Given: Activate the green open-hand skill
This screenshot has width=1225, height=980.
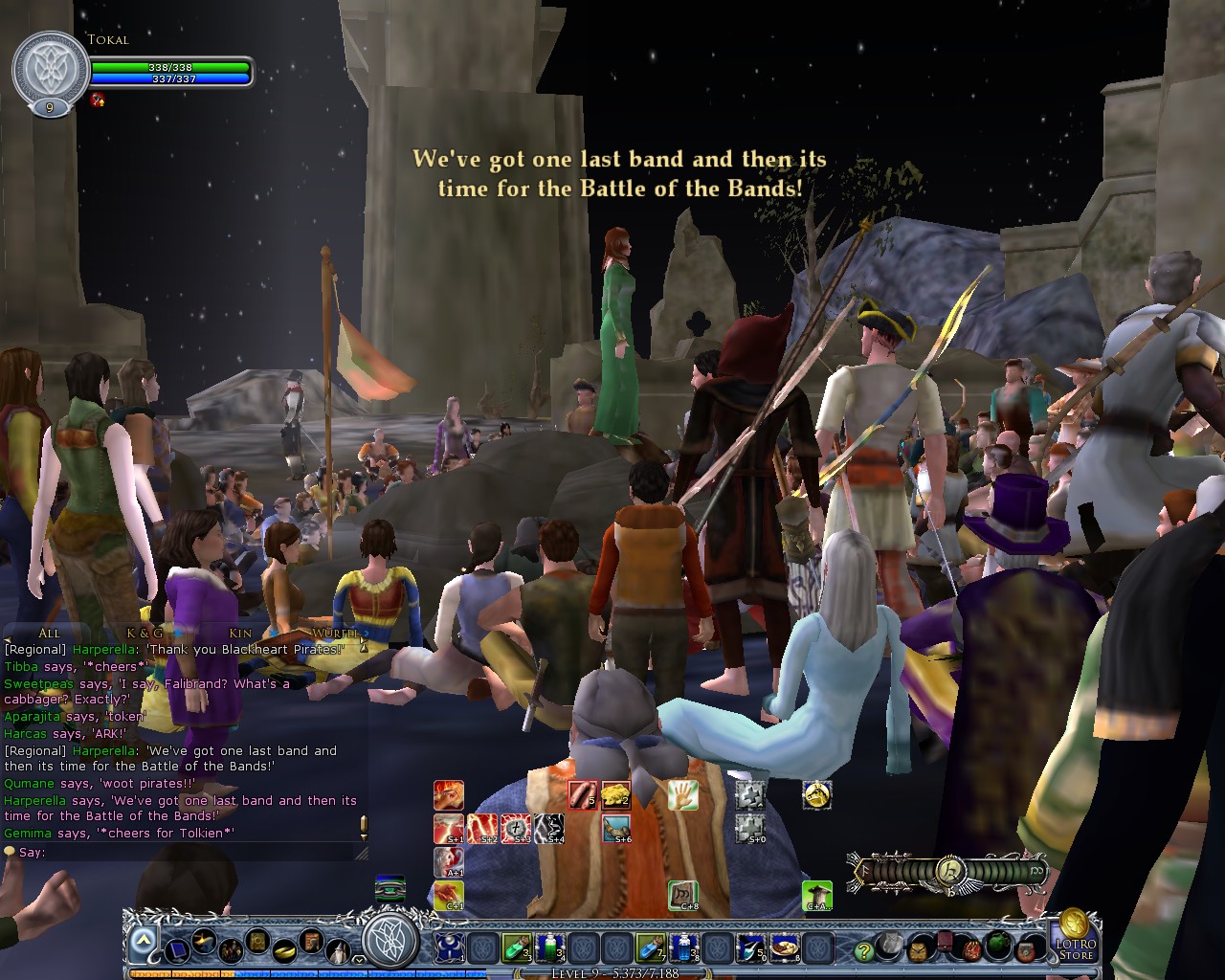Looking at the screenshot, I should point(682,795).
